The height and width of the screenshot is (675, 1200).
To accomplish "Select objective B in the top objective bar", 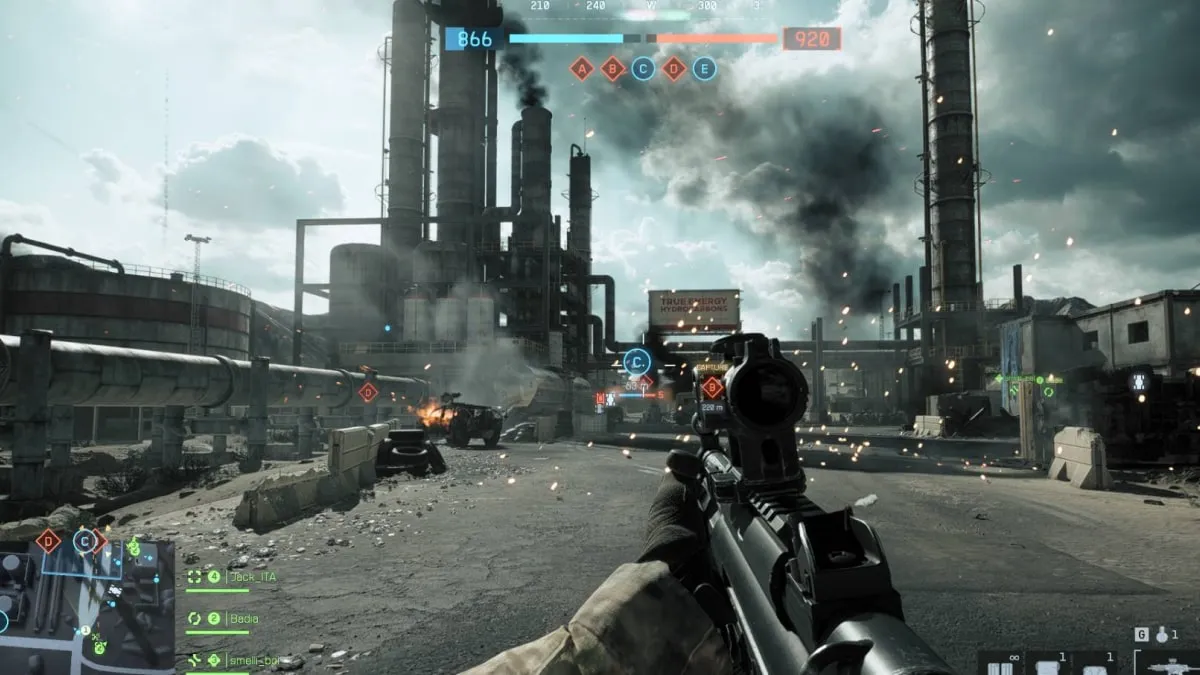I will [613, 68].
